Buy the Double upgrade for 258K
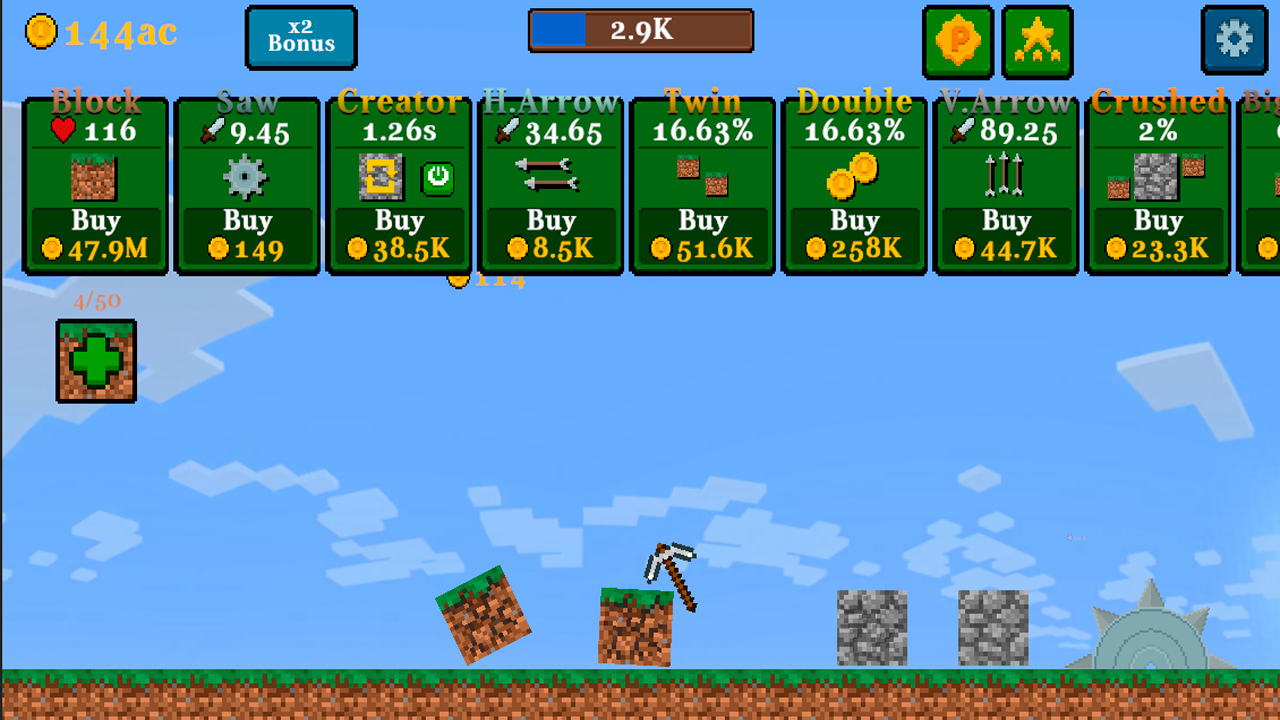Viewport: 1280px width, 720px height. click(x=855, y=233)
